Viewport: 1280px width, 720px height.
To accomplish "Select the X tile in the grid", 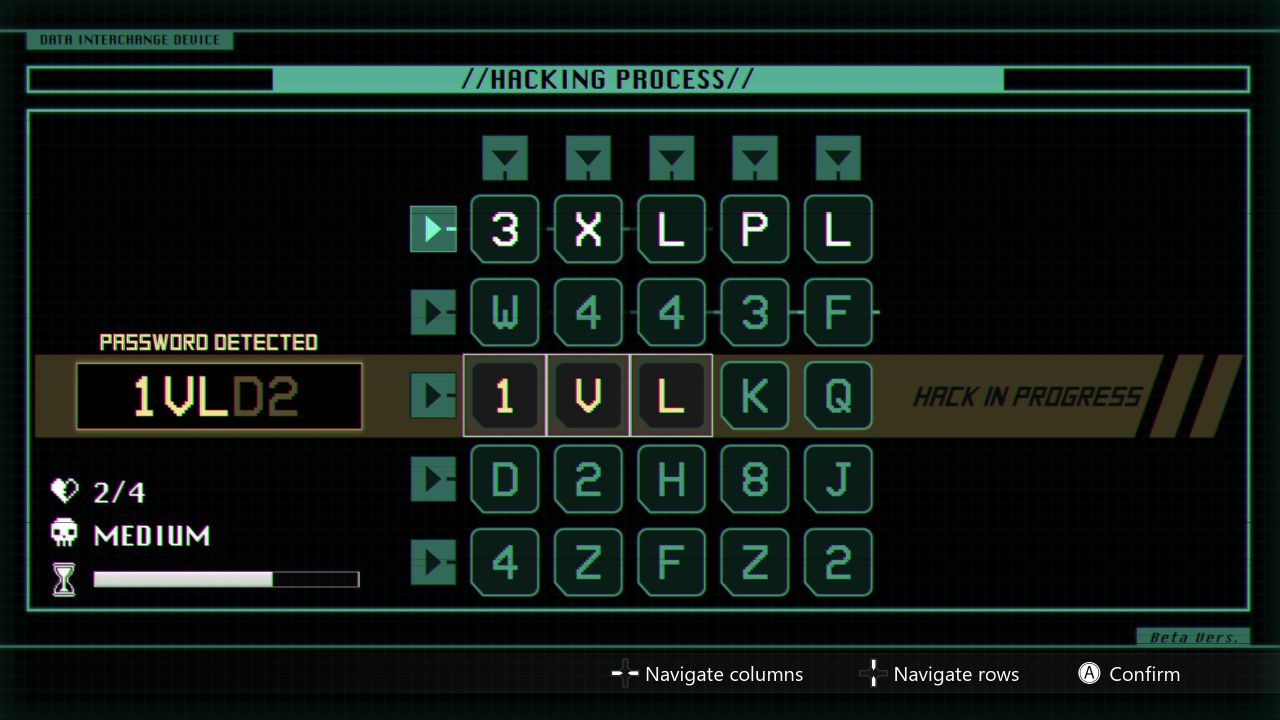I will click(588, 230).
